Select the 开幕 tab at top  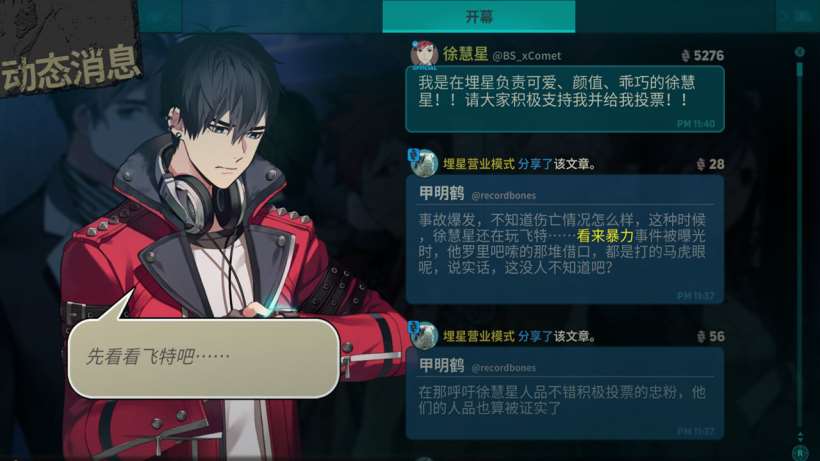pyautogui.click(x=479, y=17)
